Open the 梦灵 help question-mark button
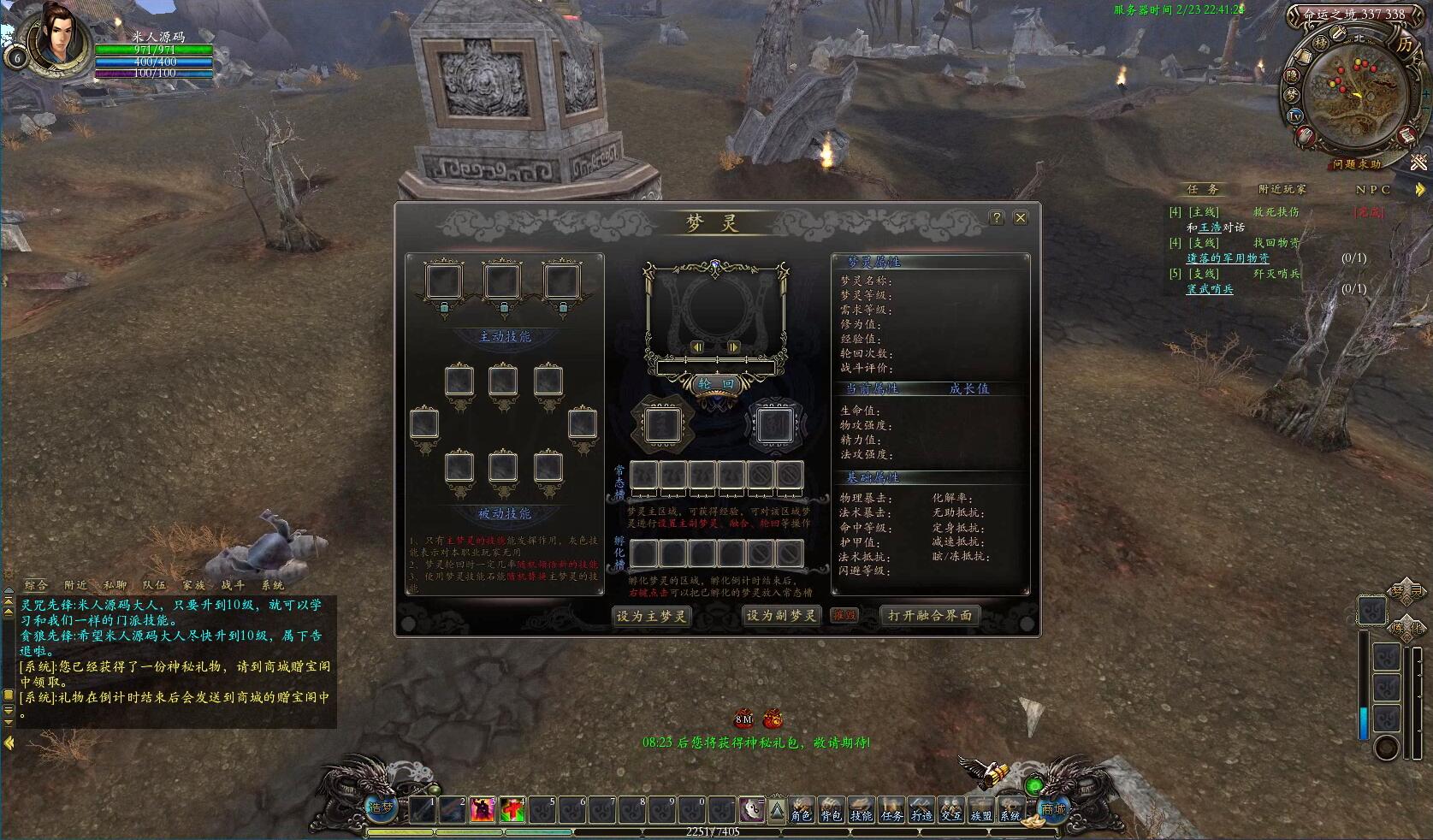The image size is (1433, 840). pos(997,218)
